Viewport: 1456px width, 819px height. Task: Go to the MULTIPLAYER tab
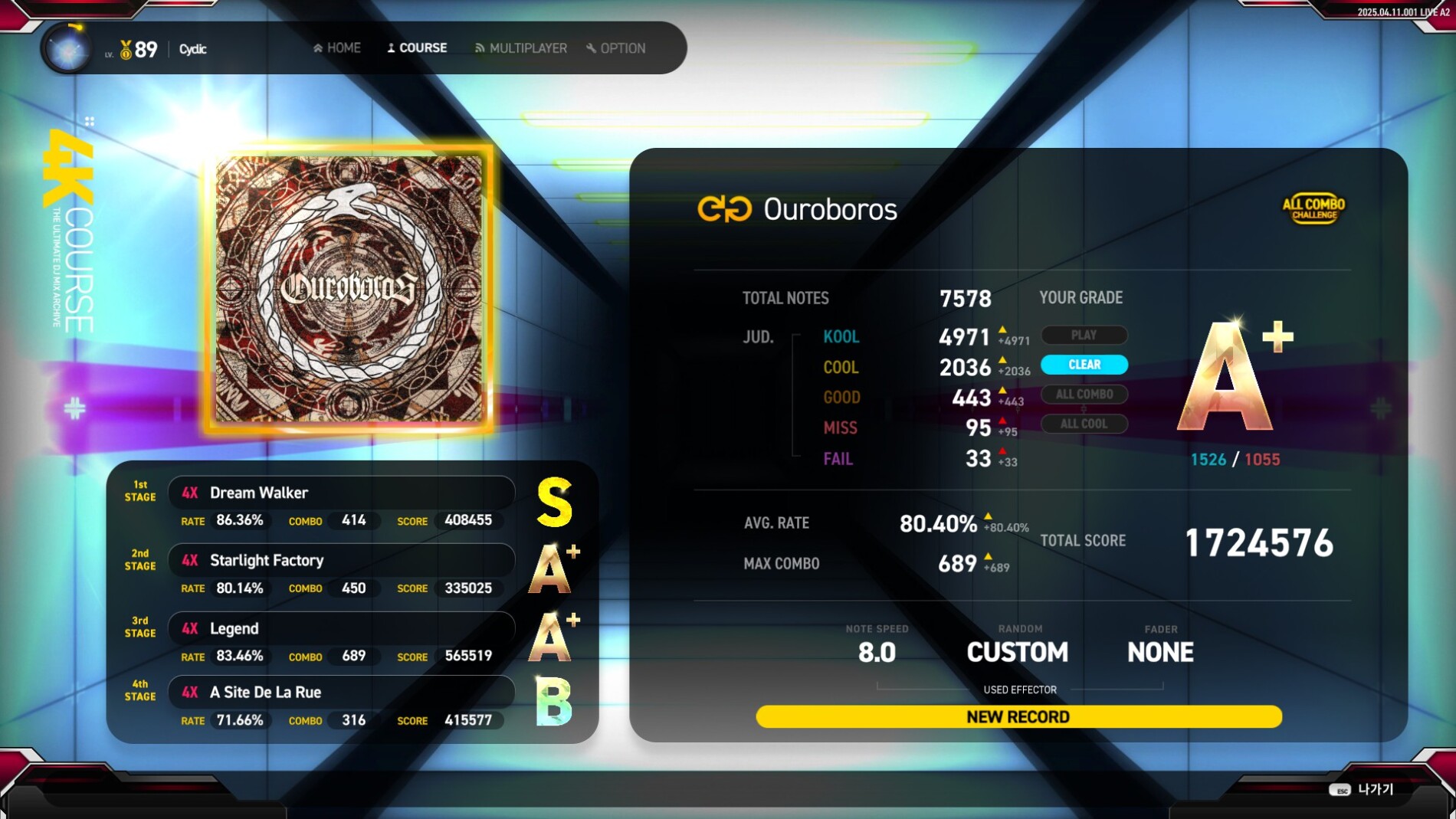coord(521,48)
